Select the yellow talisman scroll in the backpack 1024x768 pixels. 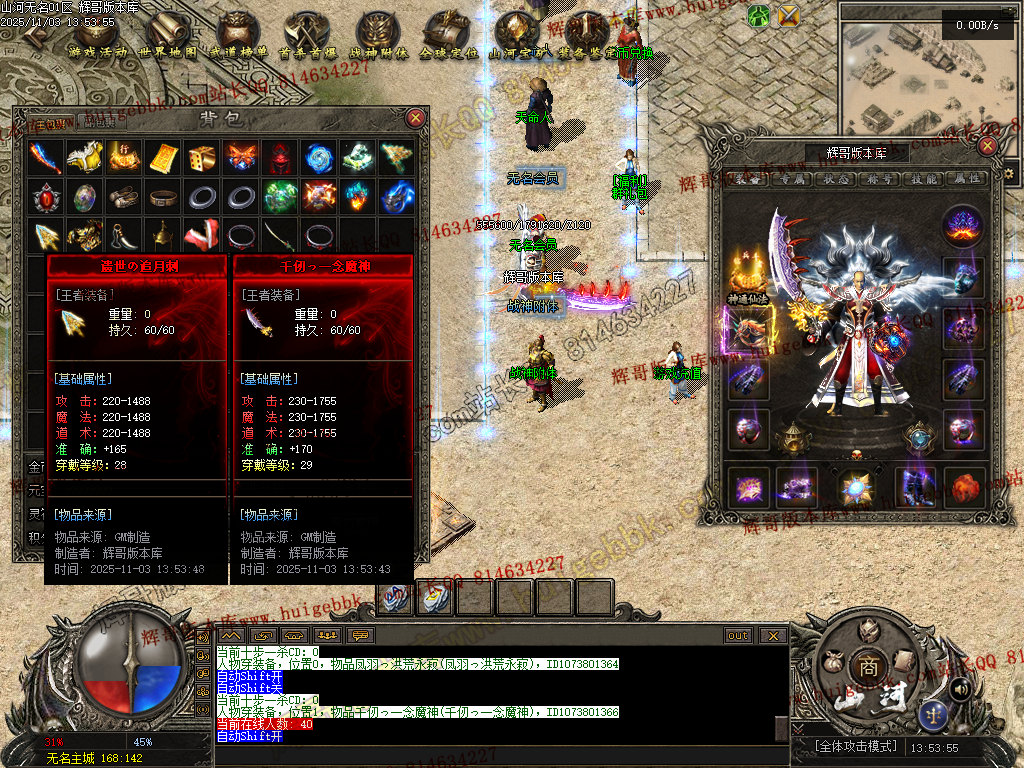[x=163, y=157]
